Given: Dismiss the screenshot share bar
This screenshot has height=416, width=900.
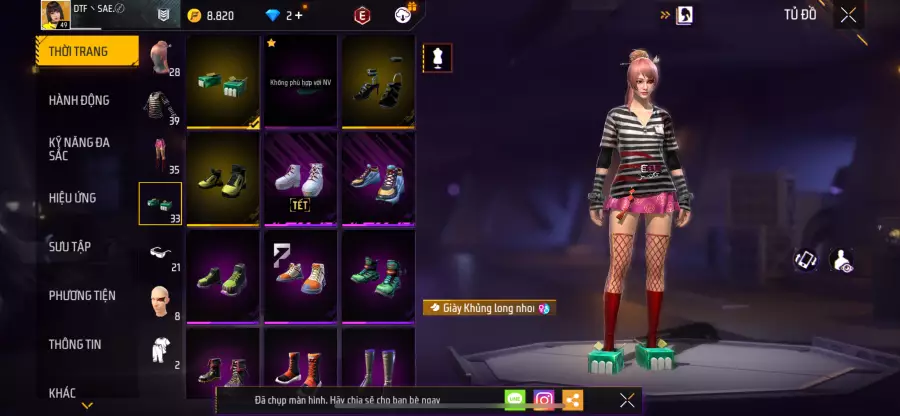Looking at the screenshot, I should [627, 400].
